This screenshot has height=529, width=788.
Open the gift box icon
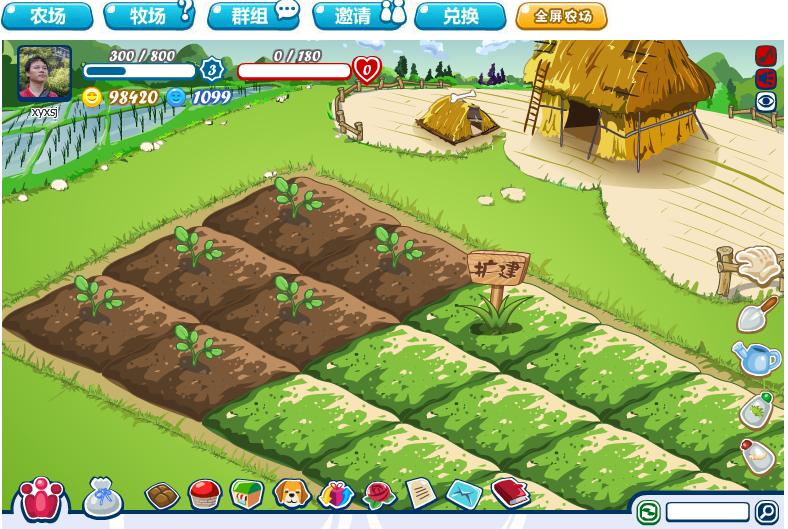click(x=336, y=494)
